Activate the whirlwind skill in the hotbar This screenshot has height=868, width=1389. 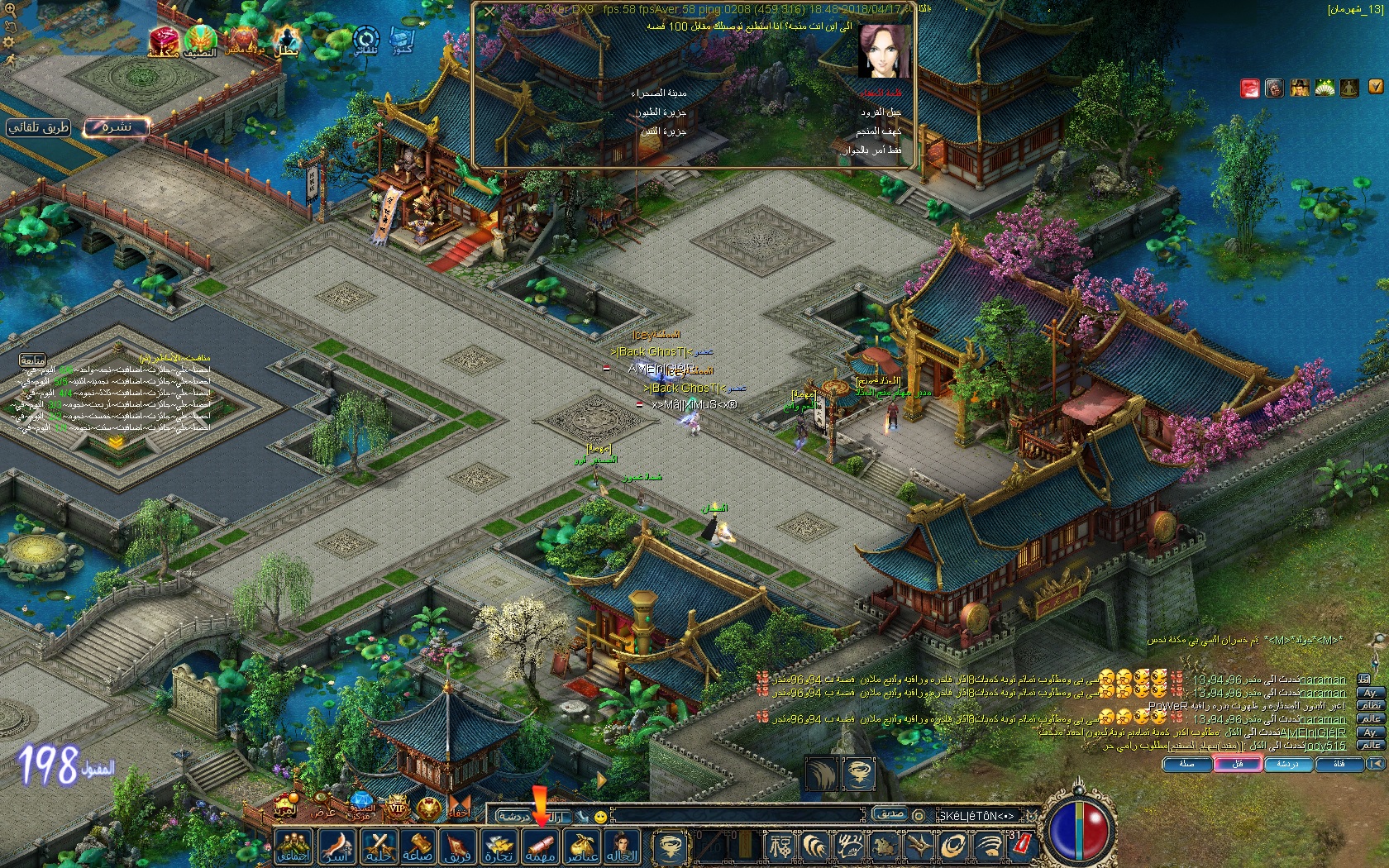click(668, 847)
